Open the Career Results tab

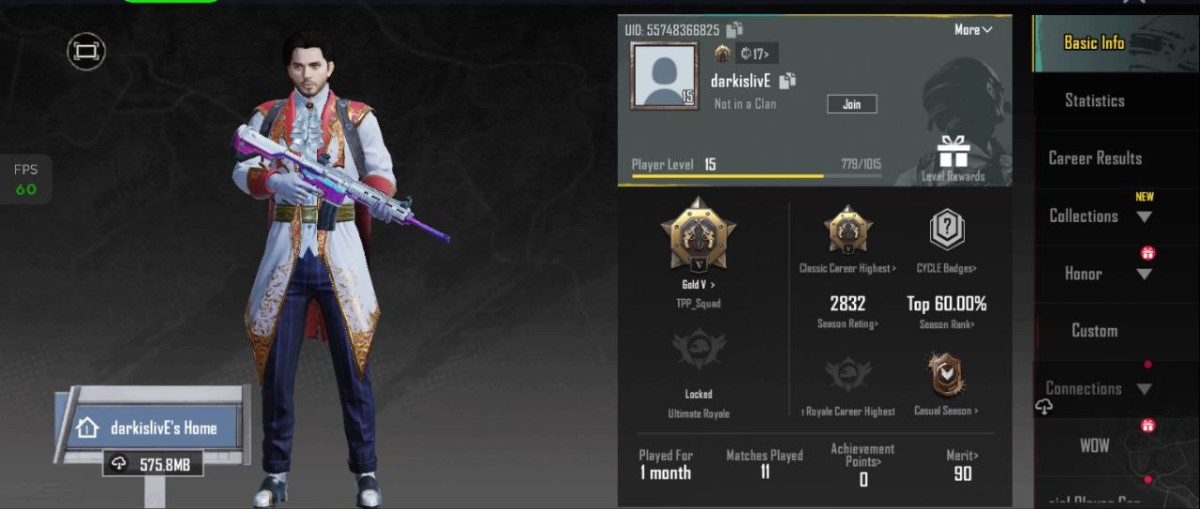[x=1094, y=158]
